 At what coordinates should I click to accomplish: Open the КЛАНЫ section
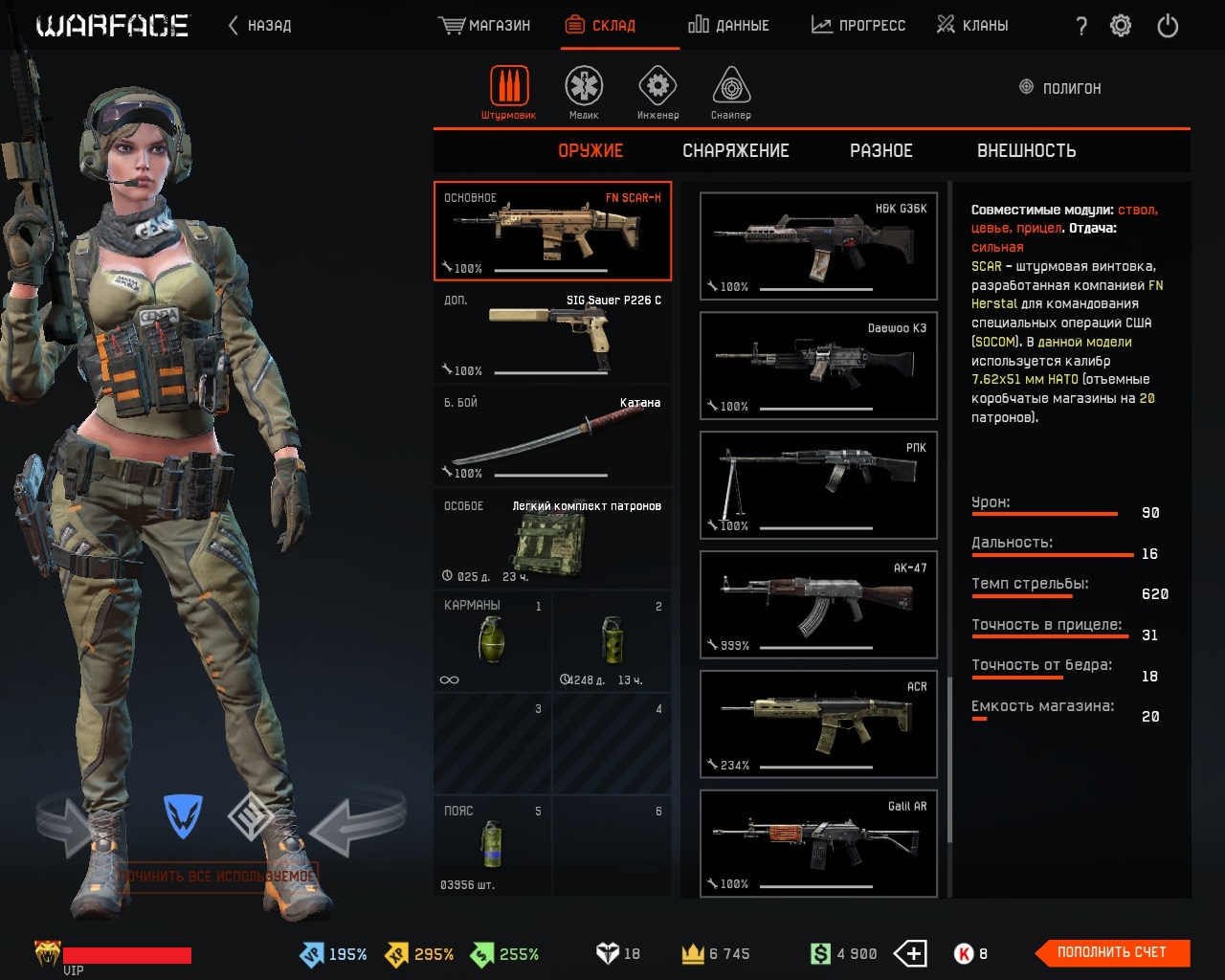(x=972, y=26)
